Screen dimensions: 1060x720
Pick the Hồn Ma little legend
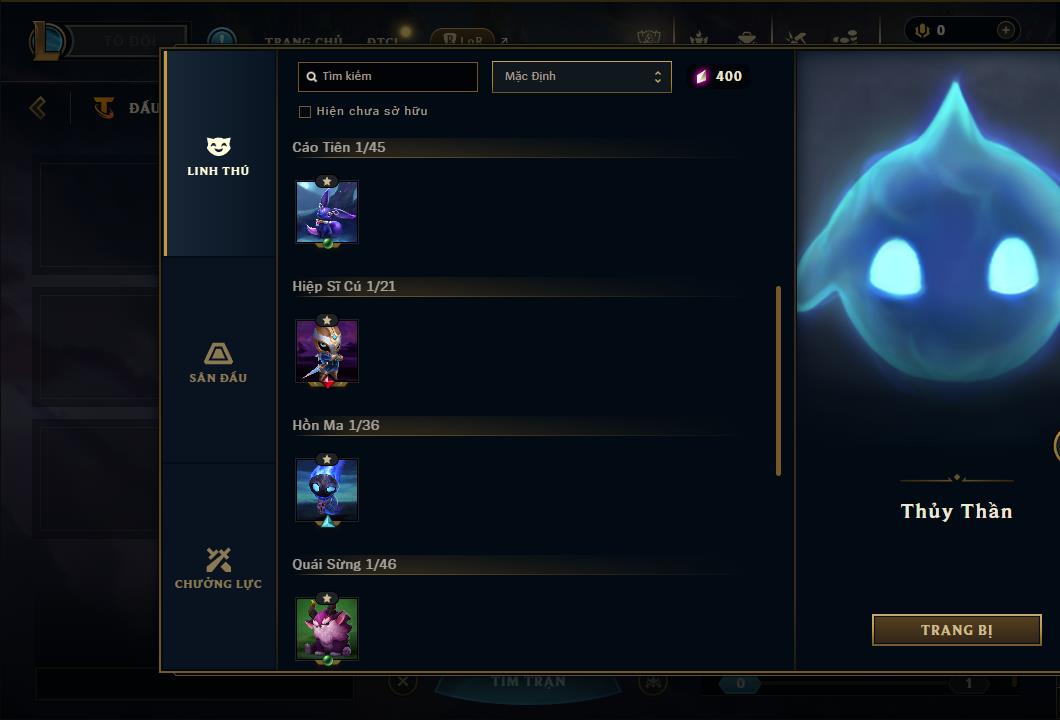coord(327,490)
